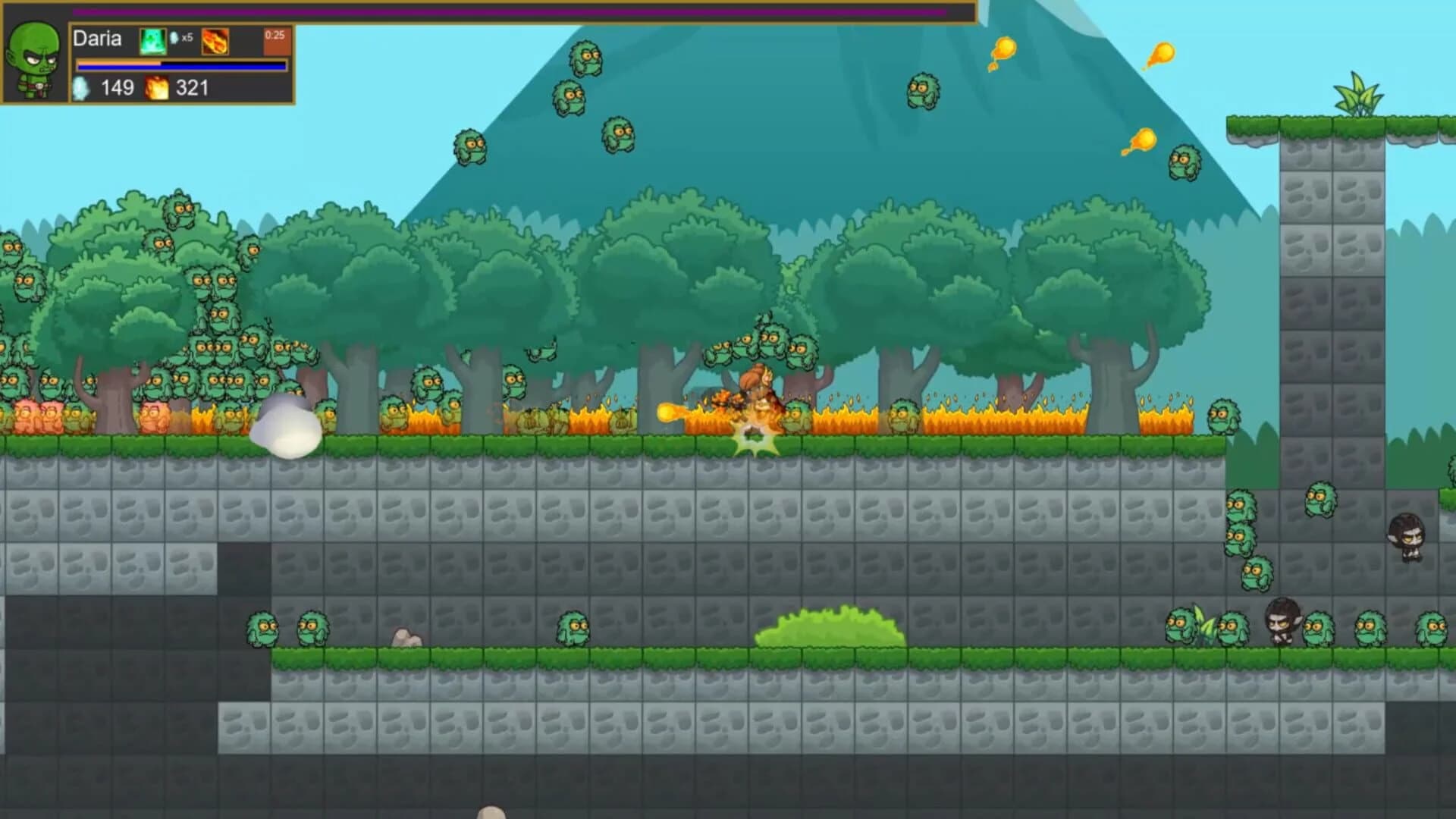Click the rock on the grassy ledge

406,637
